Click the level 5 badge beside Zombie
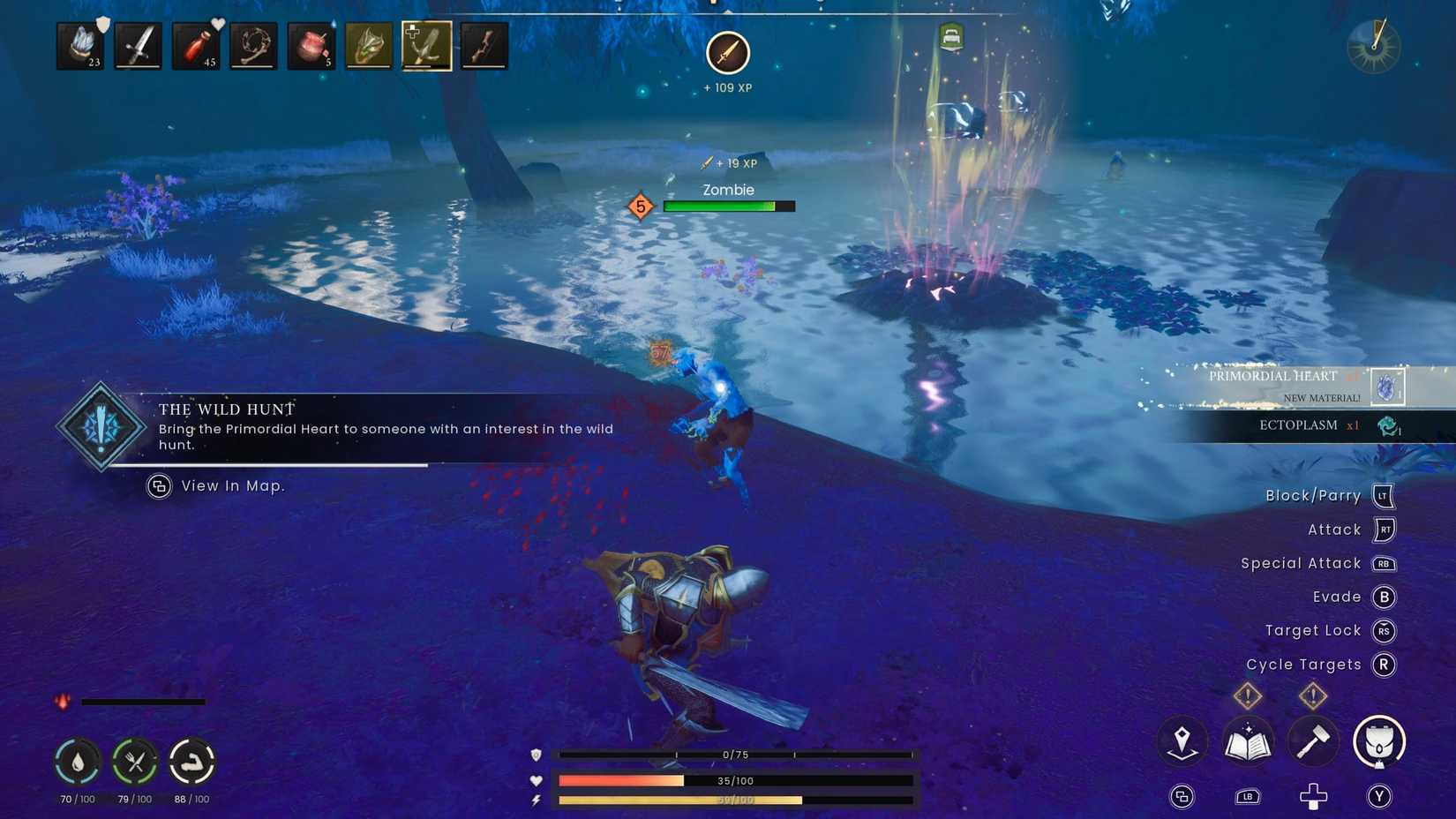 click(640, 206)
